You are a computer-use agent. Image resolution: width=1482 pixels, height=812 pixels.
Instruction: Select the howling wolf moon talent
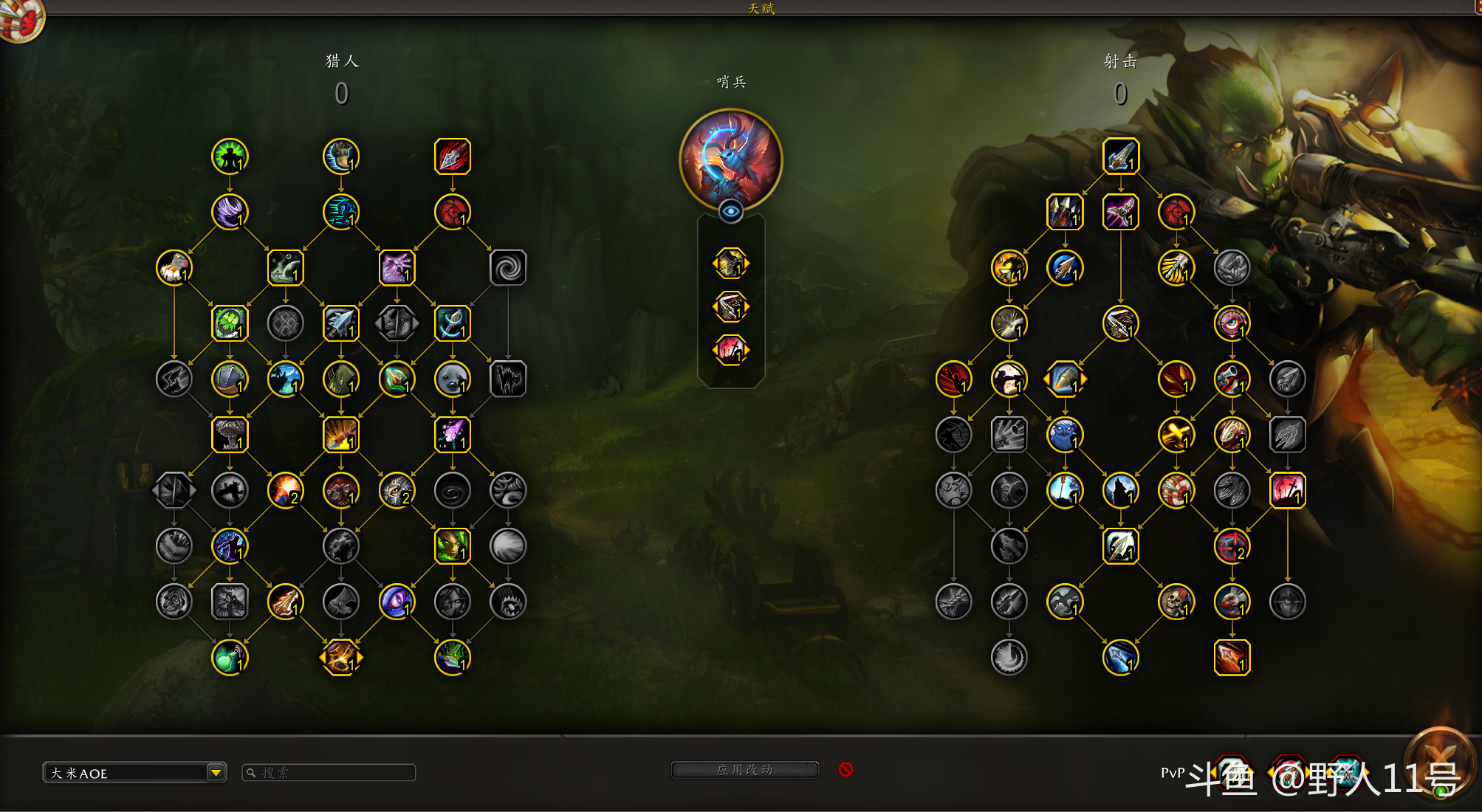(x=1121, y=490)
